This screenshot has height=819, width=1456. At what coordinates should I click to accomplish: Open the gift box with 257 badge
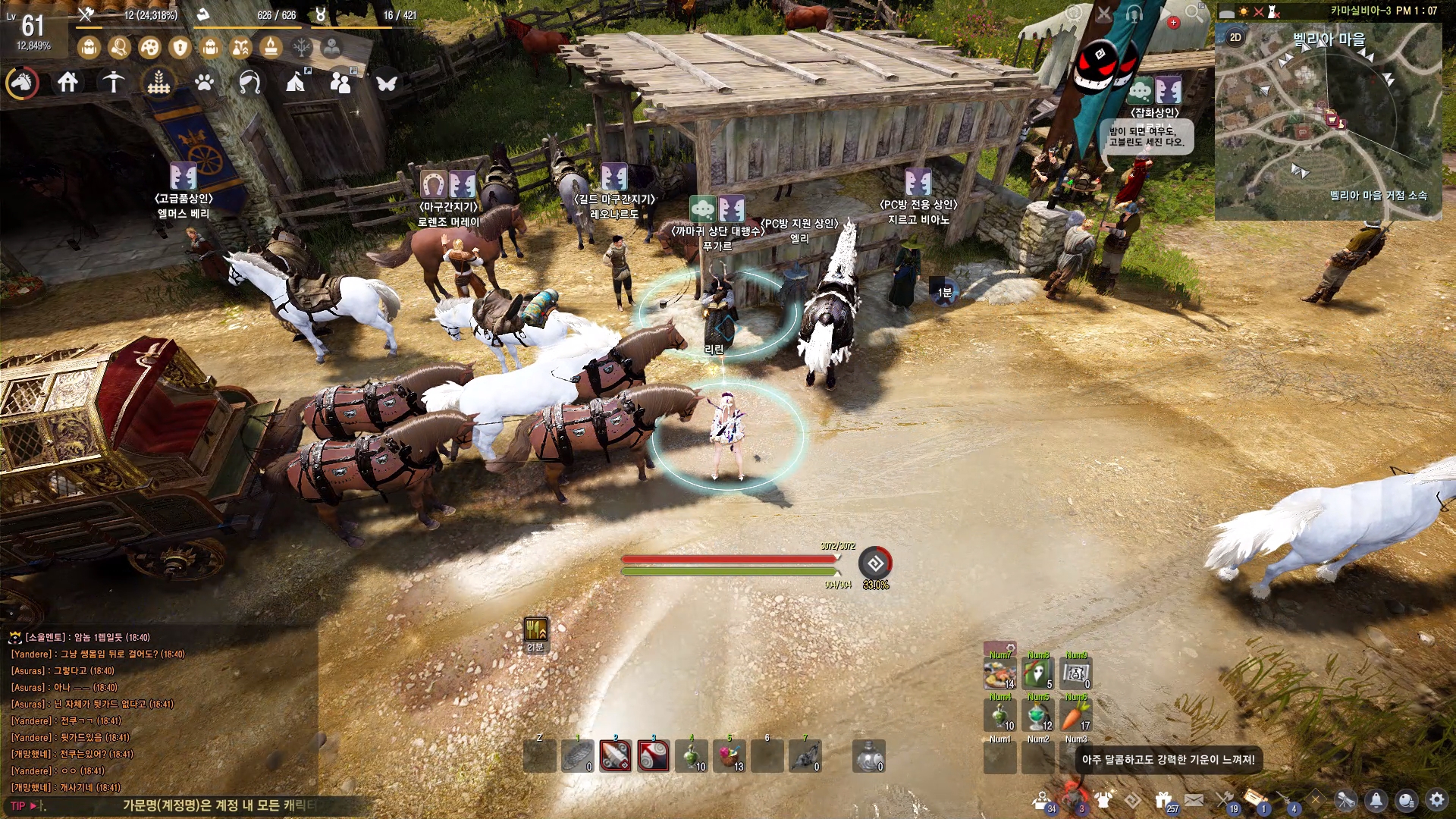1164,799
